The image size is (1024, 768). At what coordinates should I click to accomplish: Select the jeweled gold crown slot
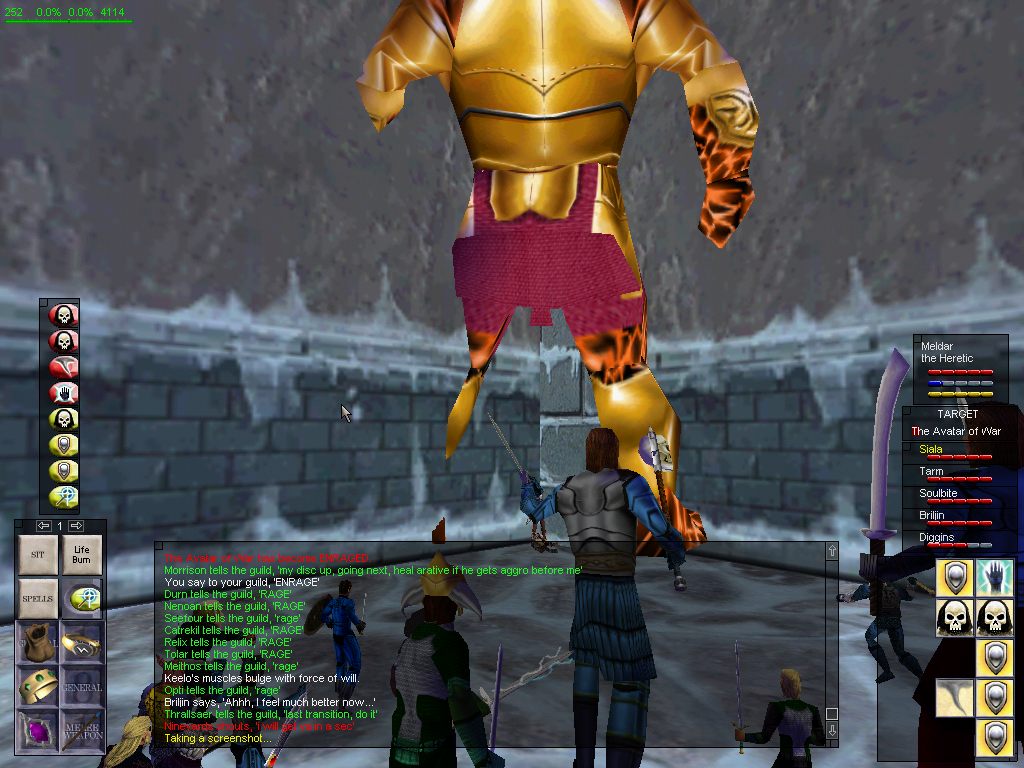[38, 686]
